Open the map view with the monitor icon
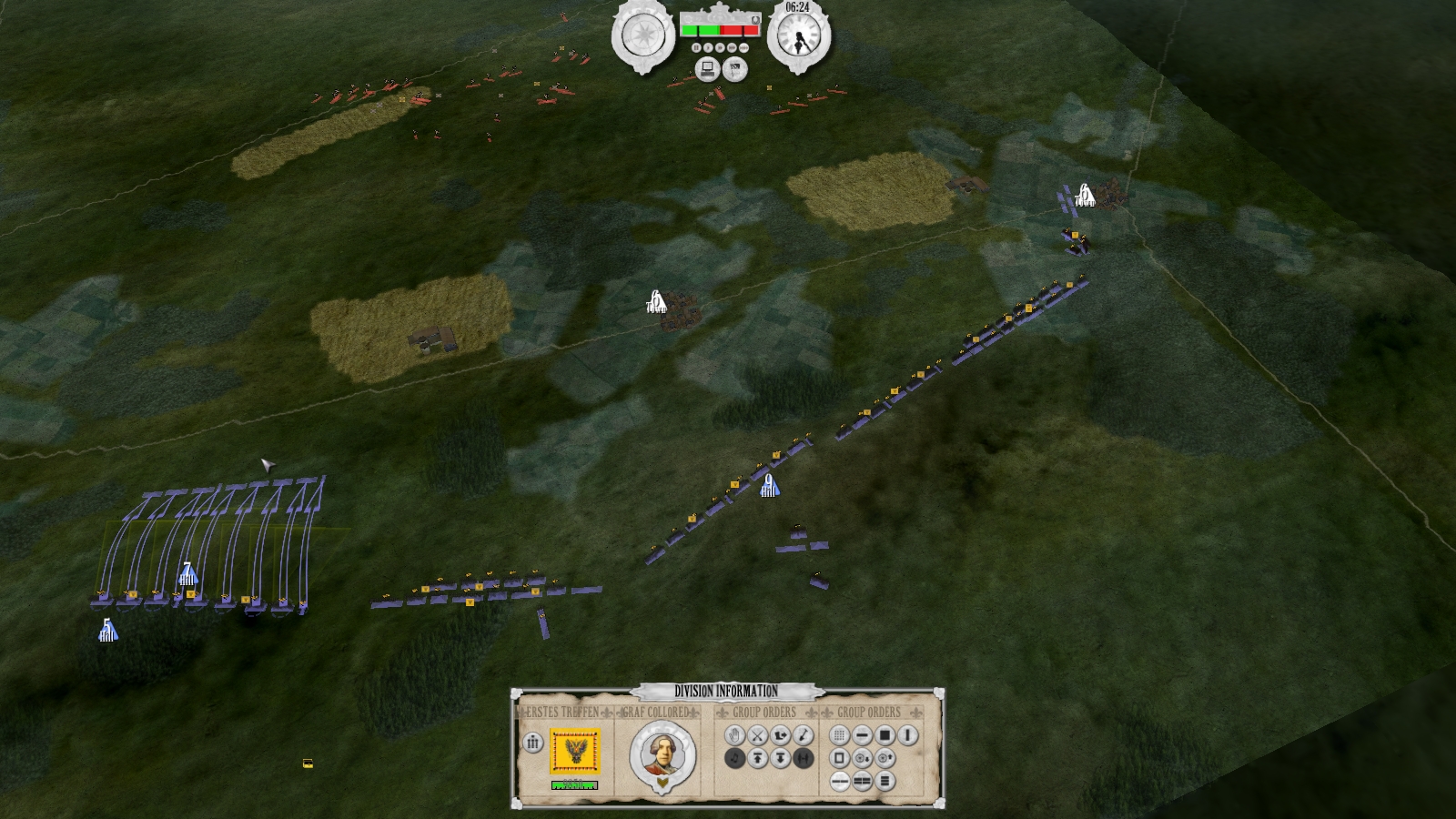The width and height of the screenshot is (1456, 819). 708,70
